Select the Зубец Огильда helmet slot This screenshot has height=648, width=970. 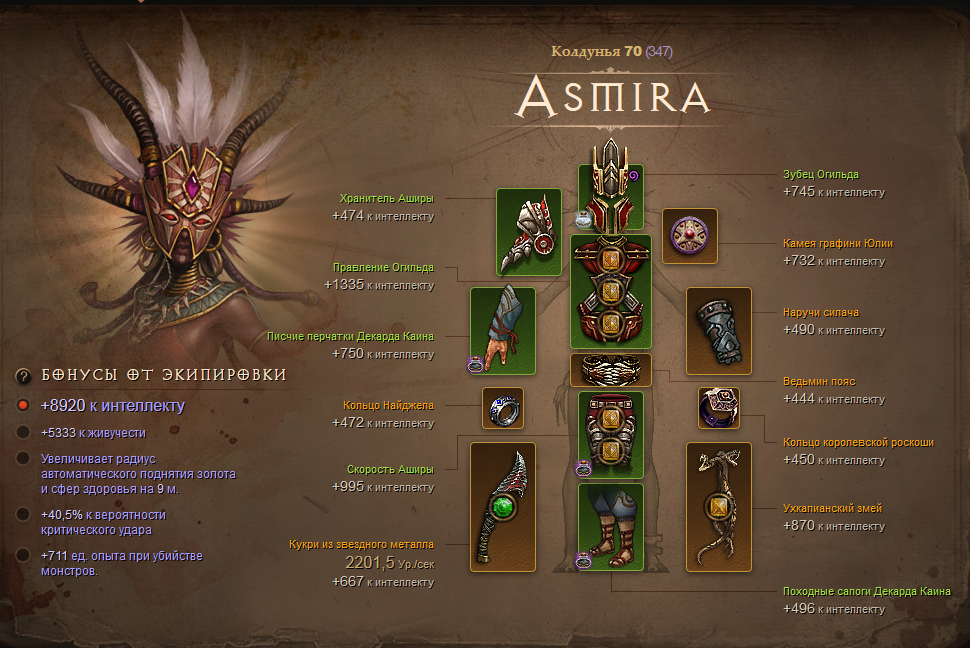click(610, 197)
